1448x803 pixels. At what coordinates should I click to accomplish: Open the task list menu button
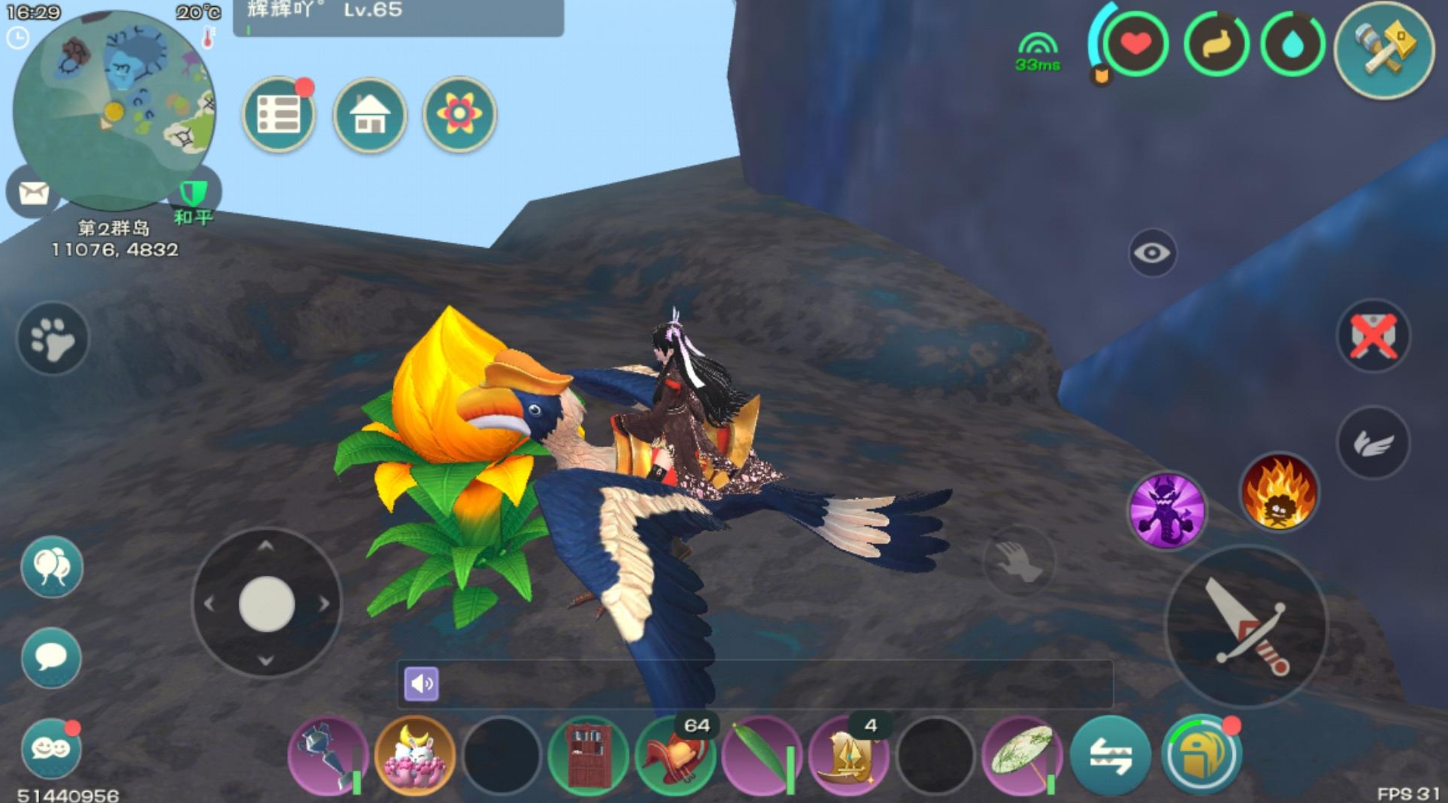tap(279, 115)
